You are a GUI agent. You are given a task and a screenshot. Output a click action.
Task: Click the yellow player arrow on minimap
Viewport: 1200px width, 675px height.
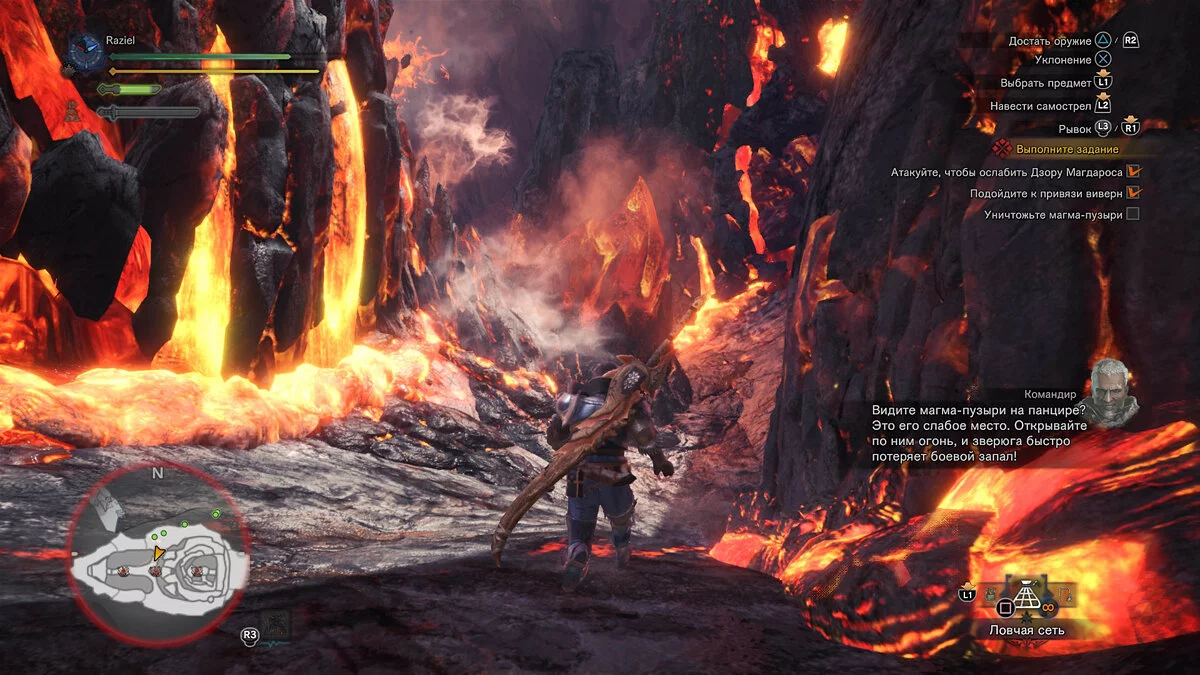point(158,553)
